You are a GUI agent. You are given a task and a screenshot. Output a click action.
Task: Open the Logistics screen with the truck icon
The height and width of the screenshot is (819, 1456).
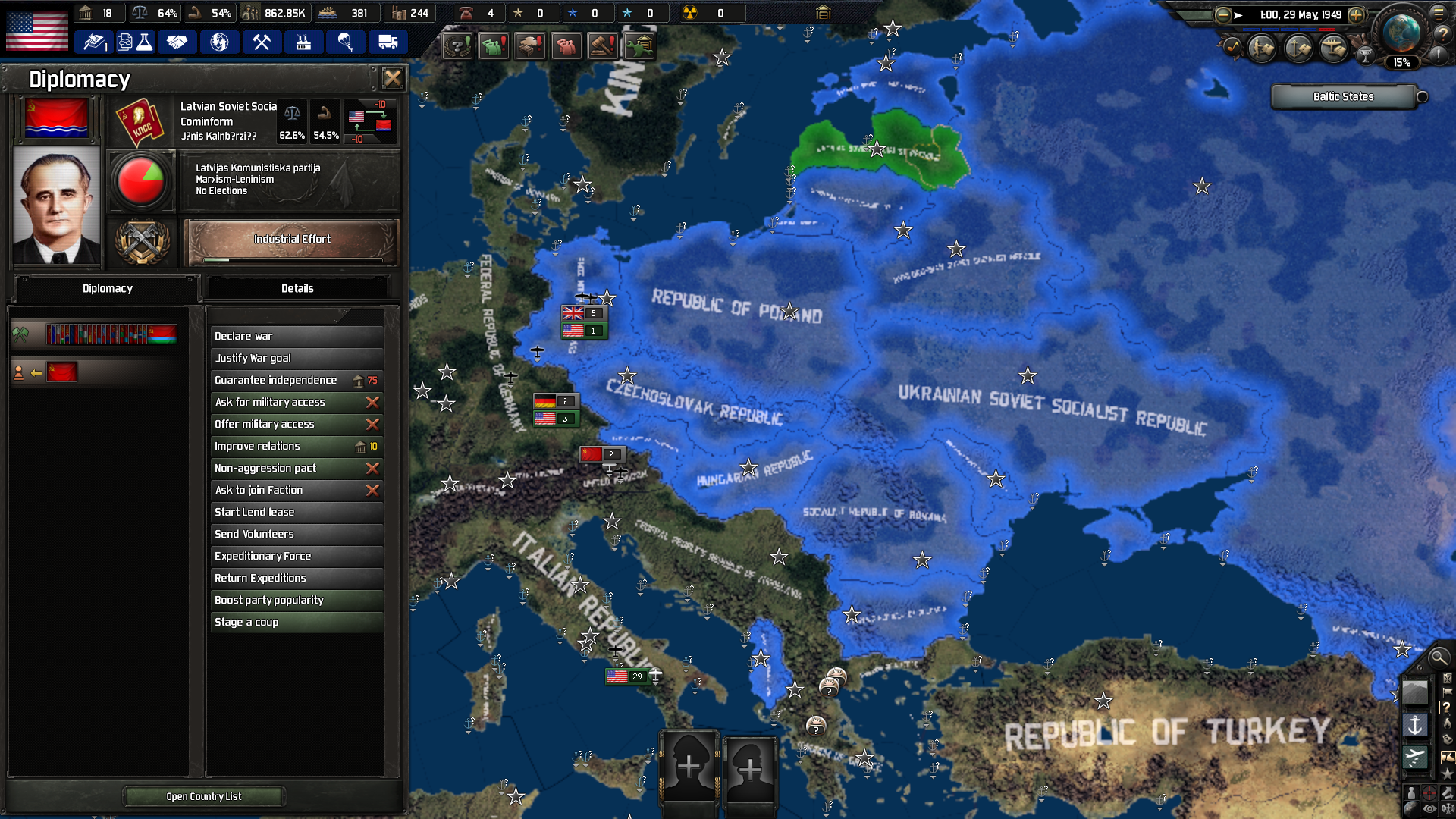[388, 42]
